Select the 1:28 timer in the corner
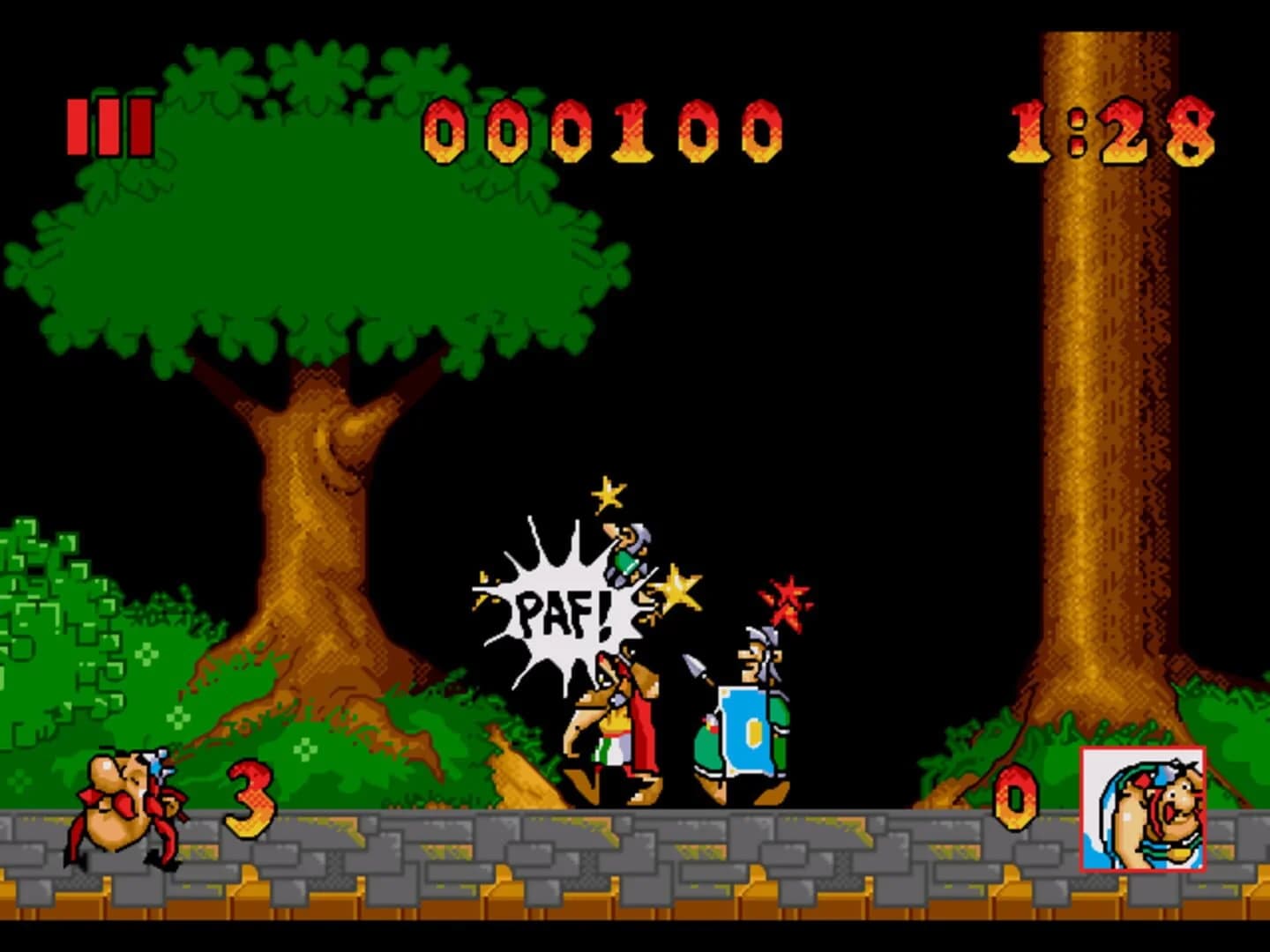Screen dimensions: 1270x952 1111,132
